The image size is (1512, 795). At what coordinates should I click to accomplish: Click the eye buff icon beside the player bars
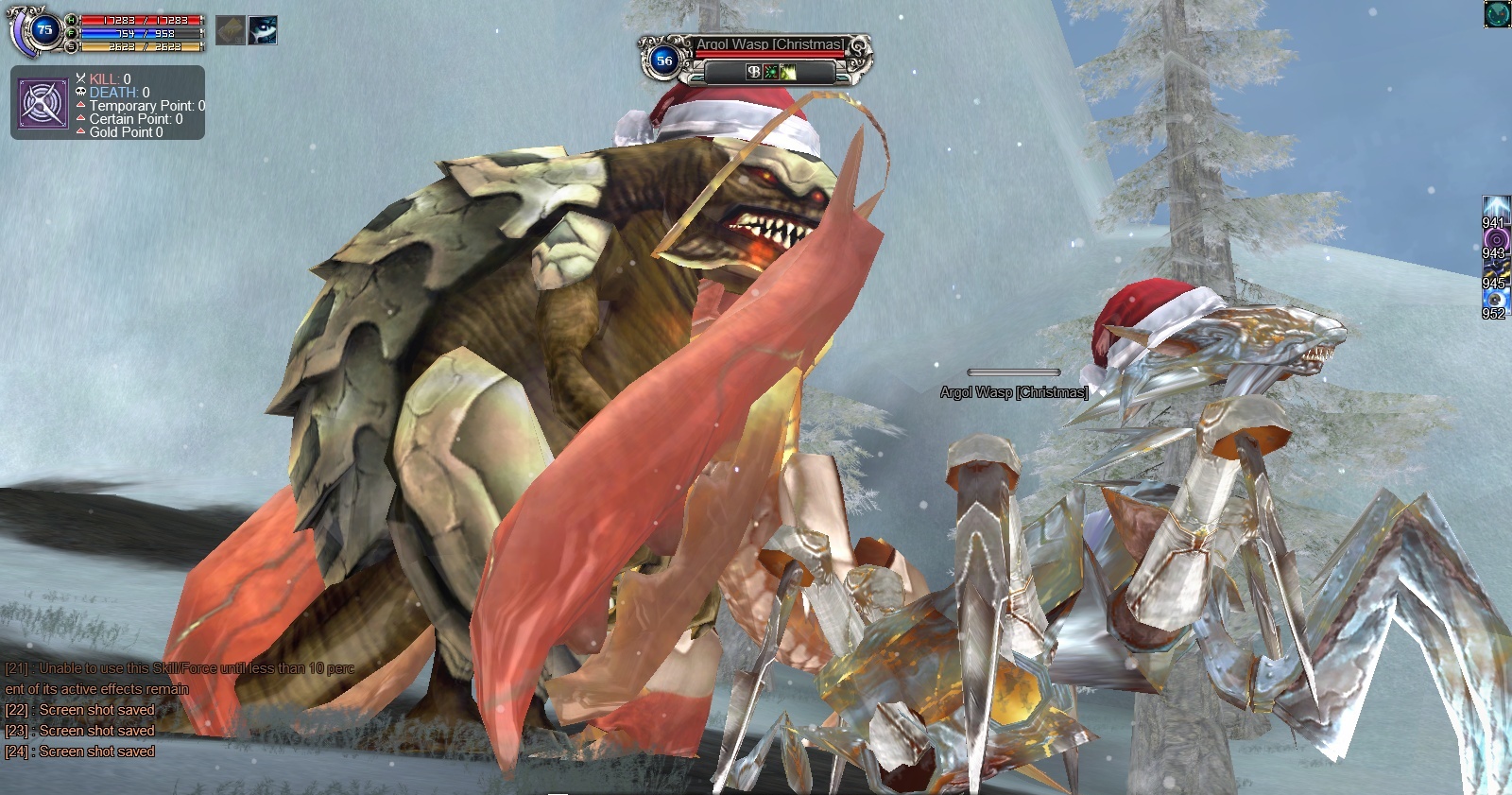pos(263,30)
